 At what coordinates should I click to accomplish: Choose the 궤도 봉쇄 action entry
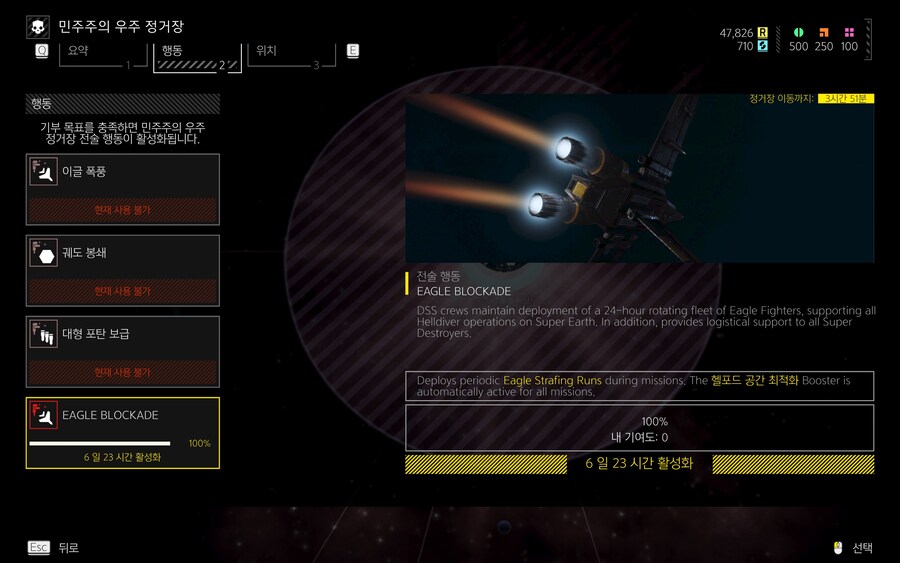(123, 270)
